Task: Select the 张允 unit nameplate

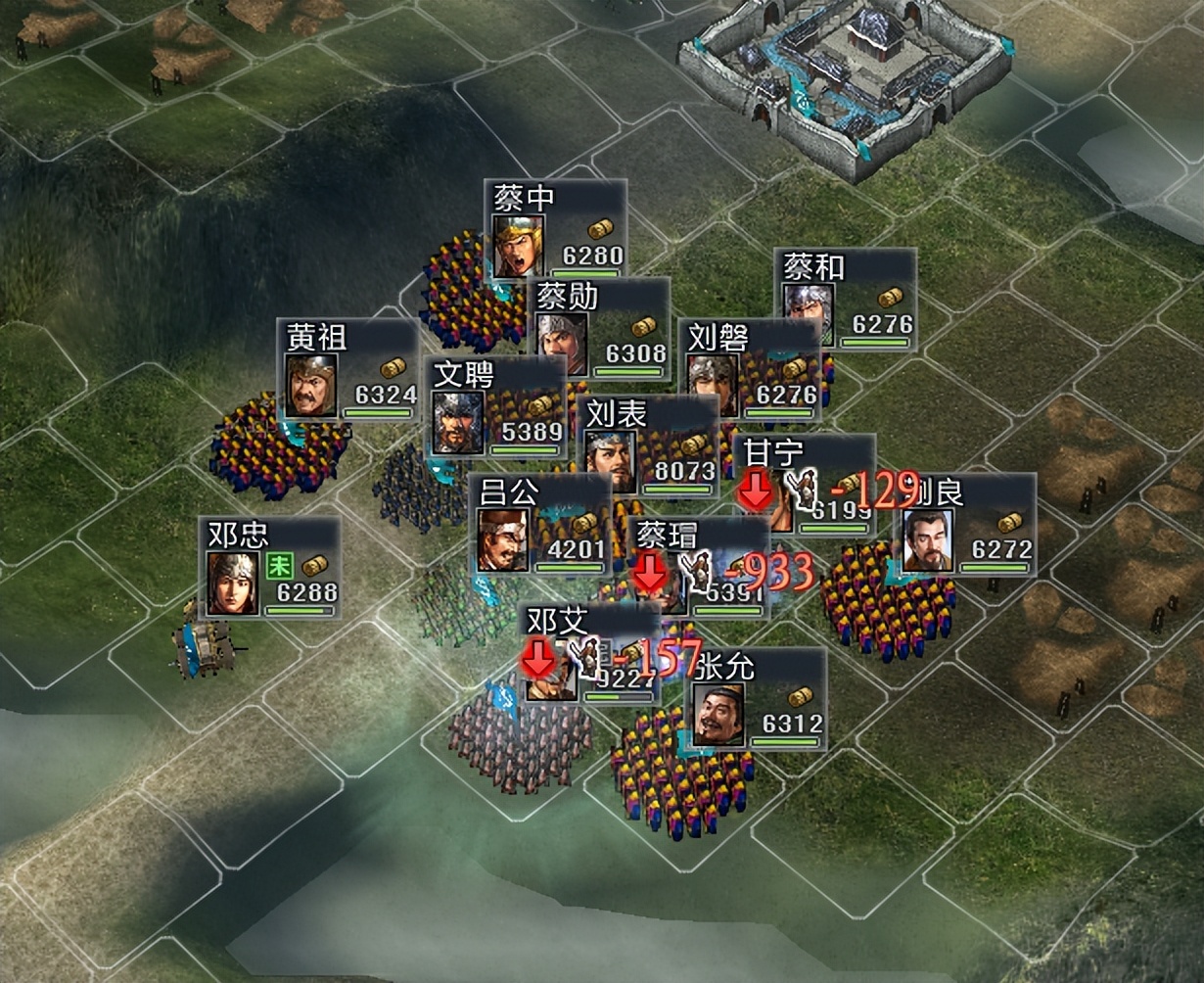Action: pyautogui.click(x=756, y=698)
